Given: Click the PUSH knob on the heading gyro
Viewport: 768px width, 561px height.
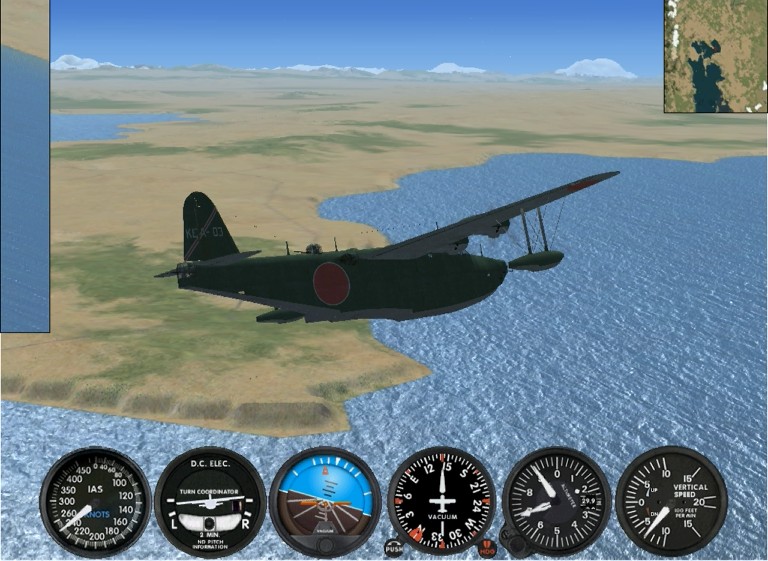Looking at the screenshot, I should click(x=394, y=548).
